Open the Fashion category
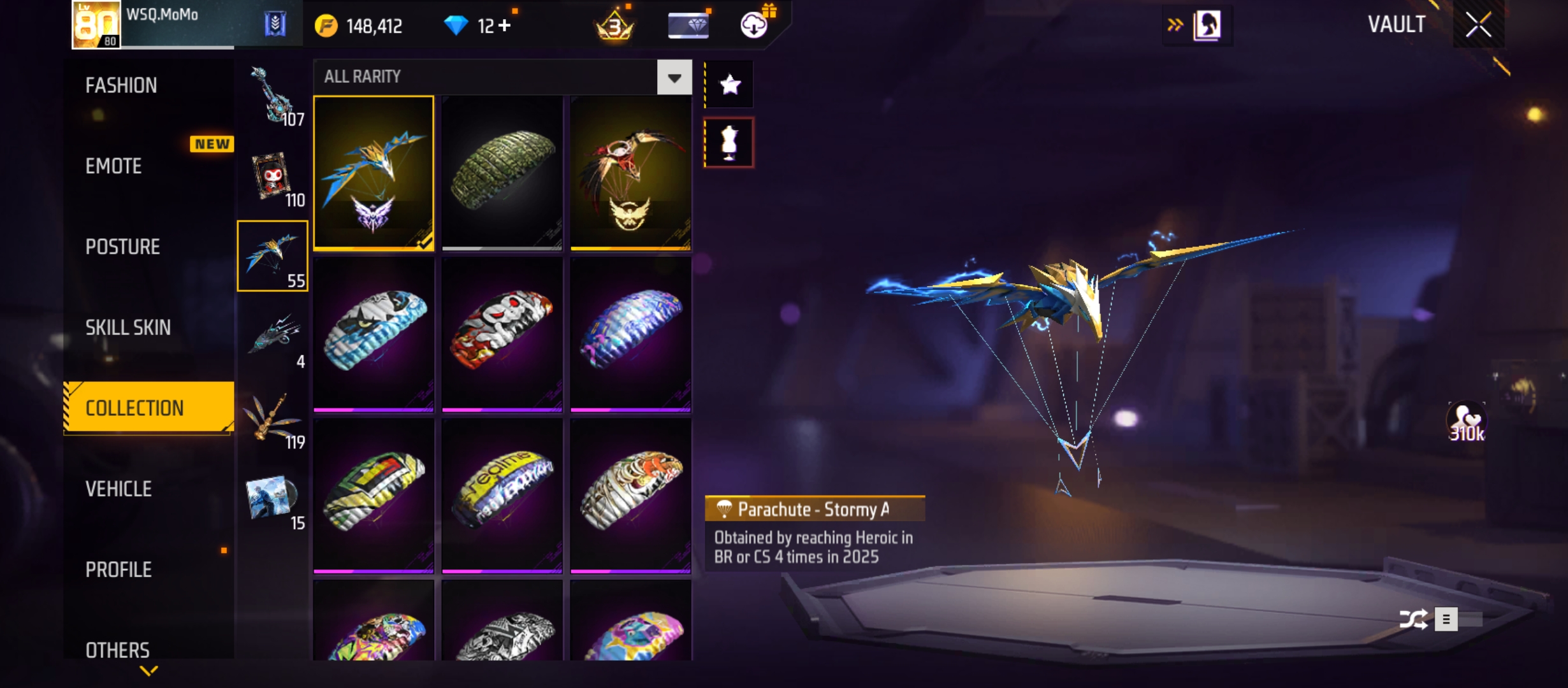The width and height of the screenshot is (1568, 688). [x=121, y=85]
